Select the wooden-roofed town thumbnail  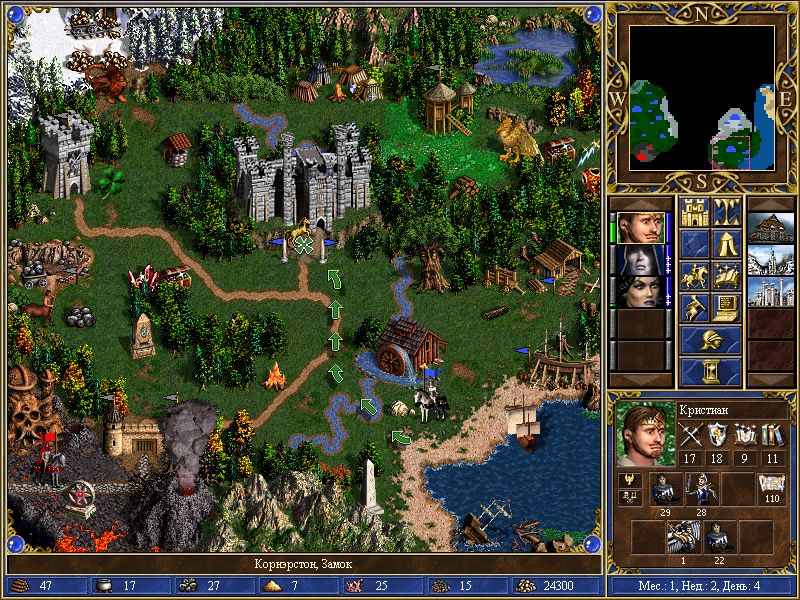pos(769,228)
